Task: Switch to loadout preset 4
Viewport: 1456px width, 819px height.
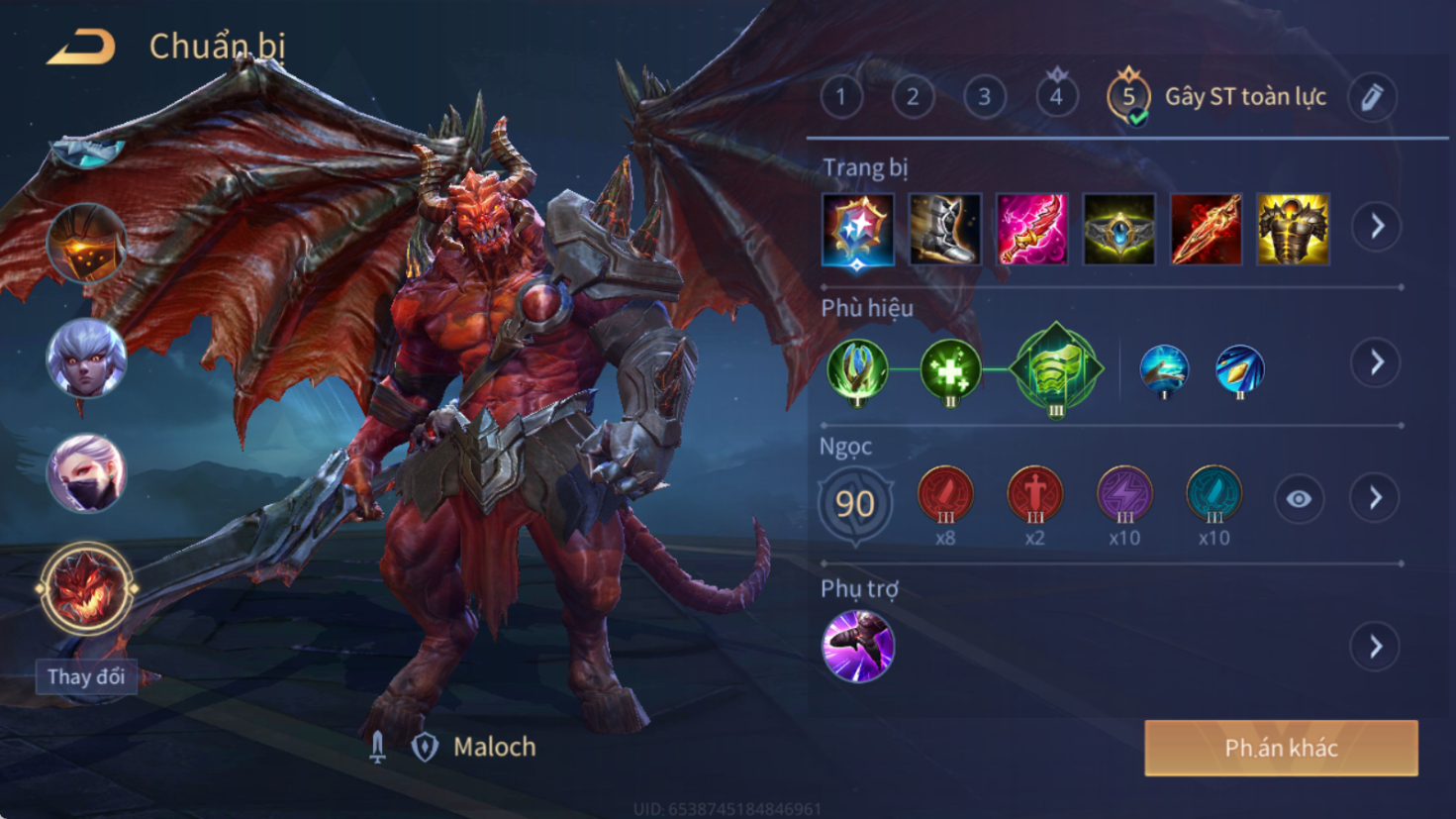Action: (x=1056, y=97)
